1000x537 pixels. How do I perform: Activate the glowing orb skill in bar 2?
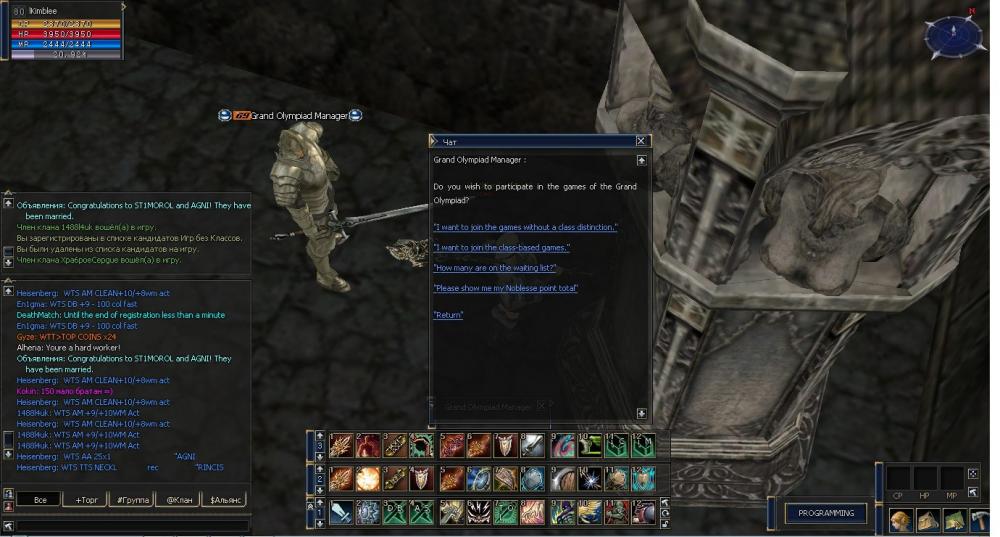tap(367, 478)
